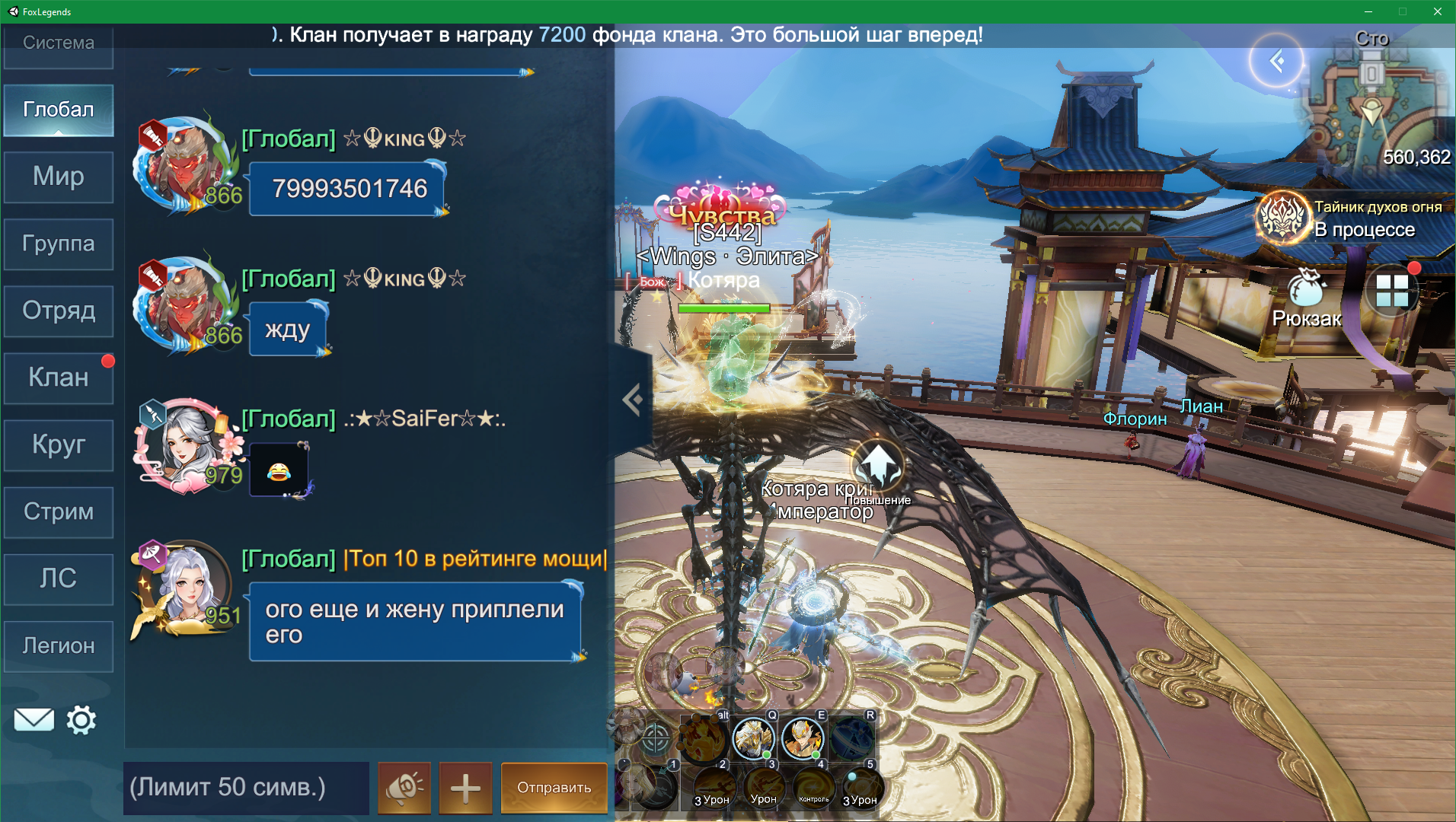This screenshot has height=822, width=1456.
Task: Open the Мир chat channel
Action: (59, 177)
